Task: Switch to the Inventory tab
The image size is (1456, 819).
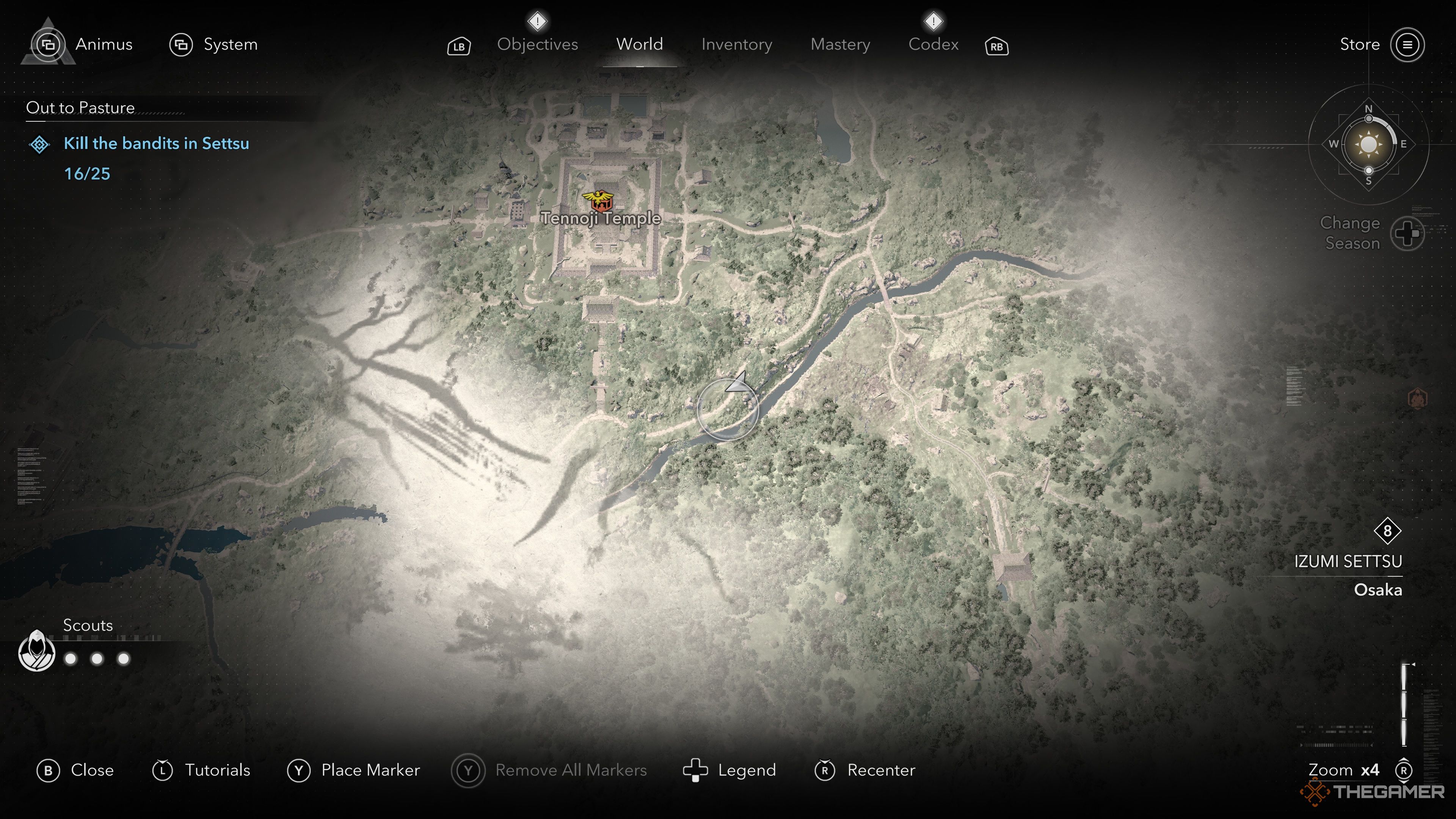Action: 736,45
